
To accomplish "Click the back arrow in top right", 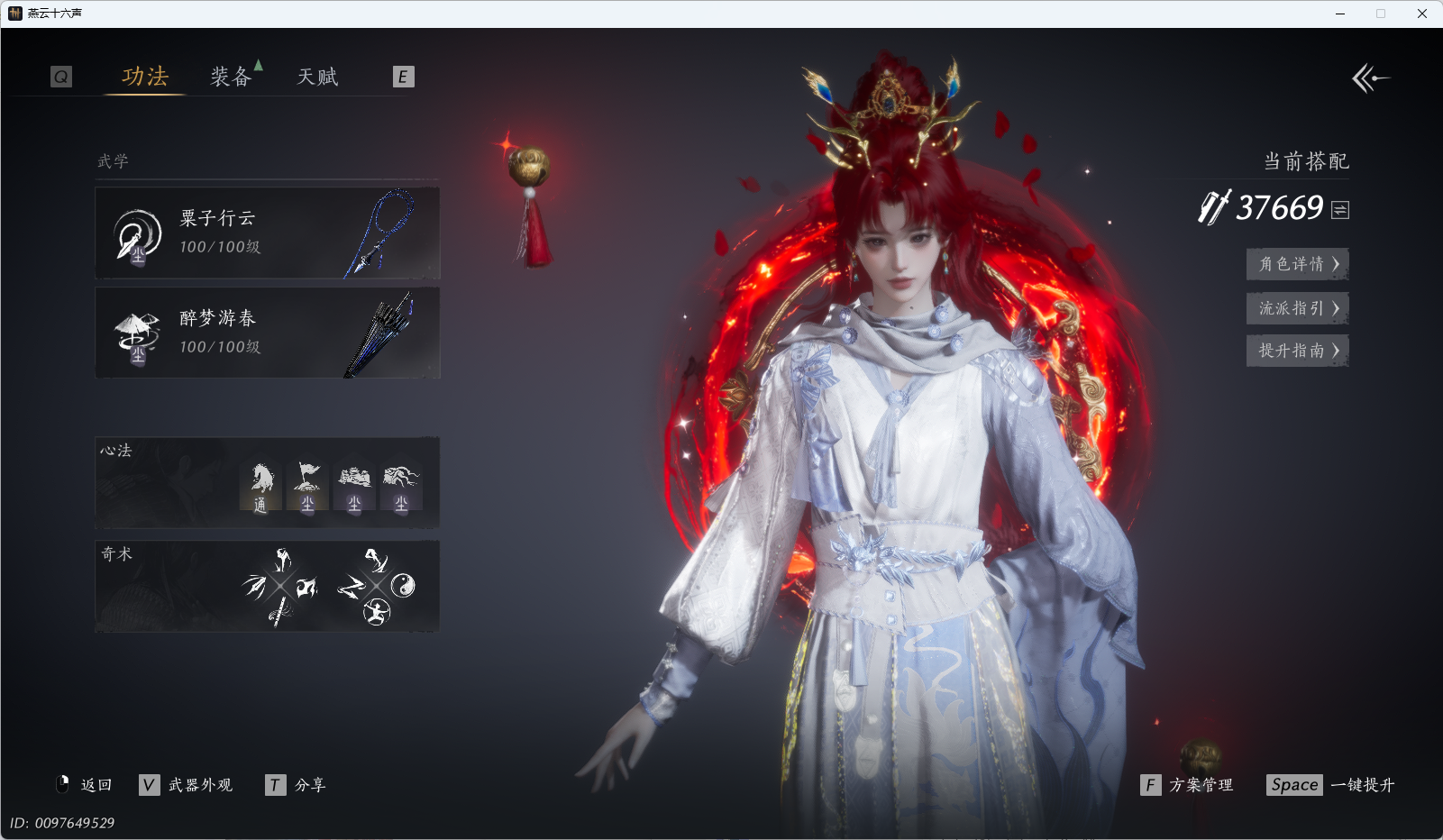I will [x=1370, y=78].
